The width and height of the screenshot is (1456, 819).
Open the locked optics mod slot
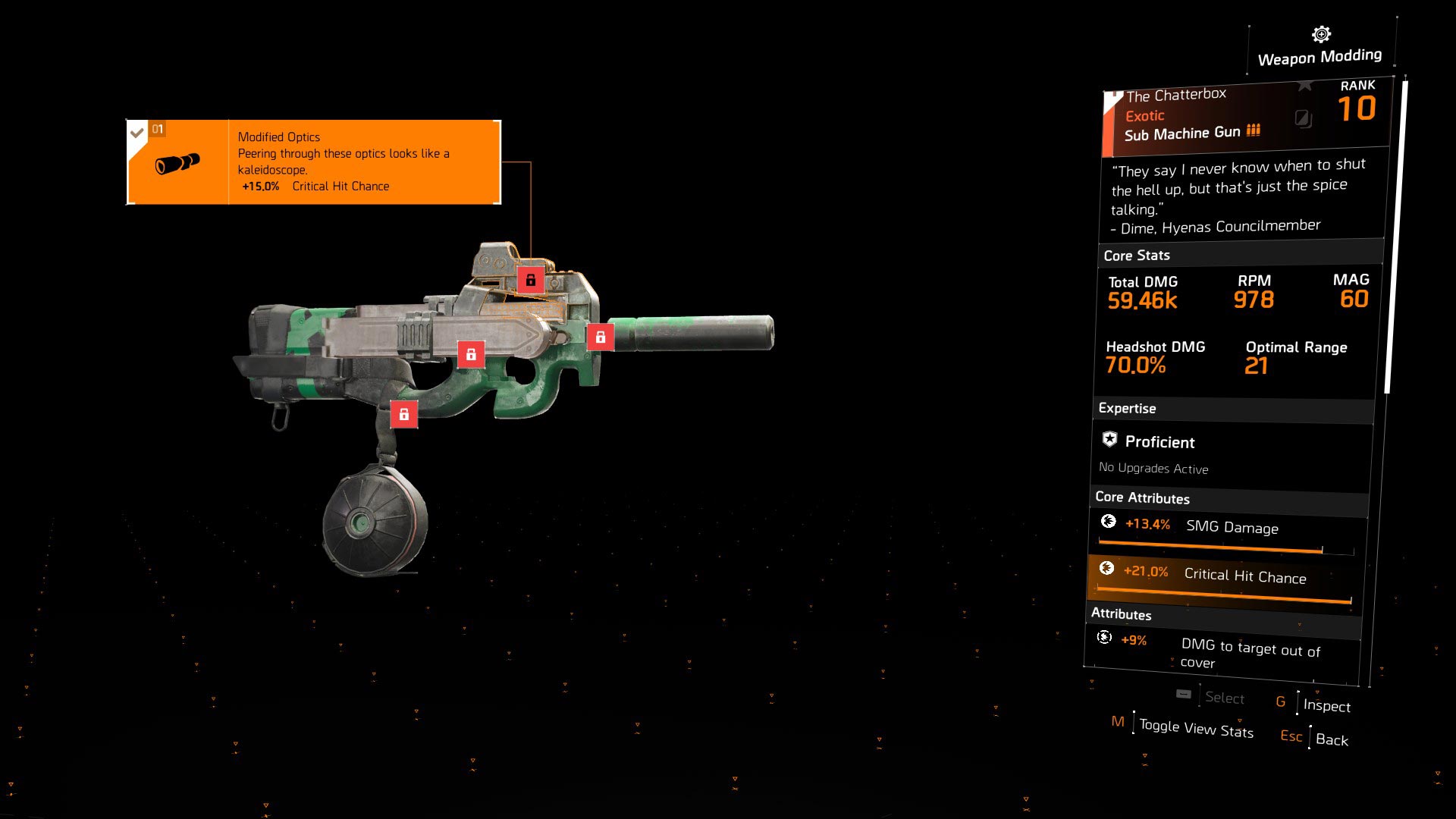point(531,280)
